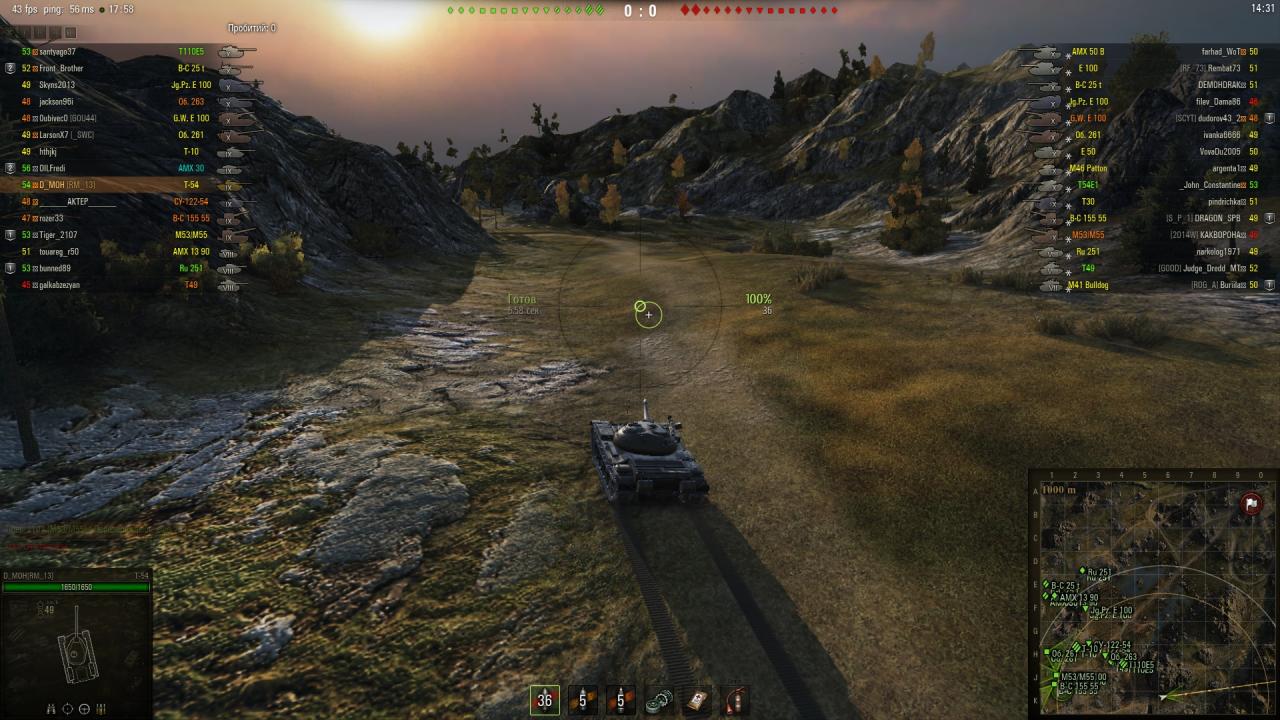Viewport: 1280px width, 720px height.
Task: Click the enemy base flag on minimap
Action: coord(1250,504)
